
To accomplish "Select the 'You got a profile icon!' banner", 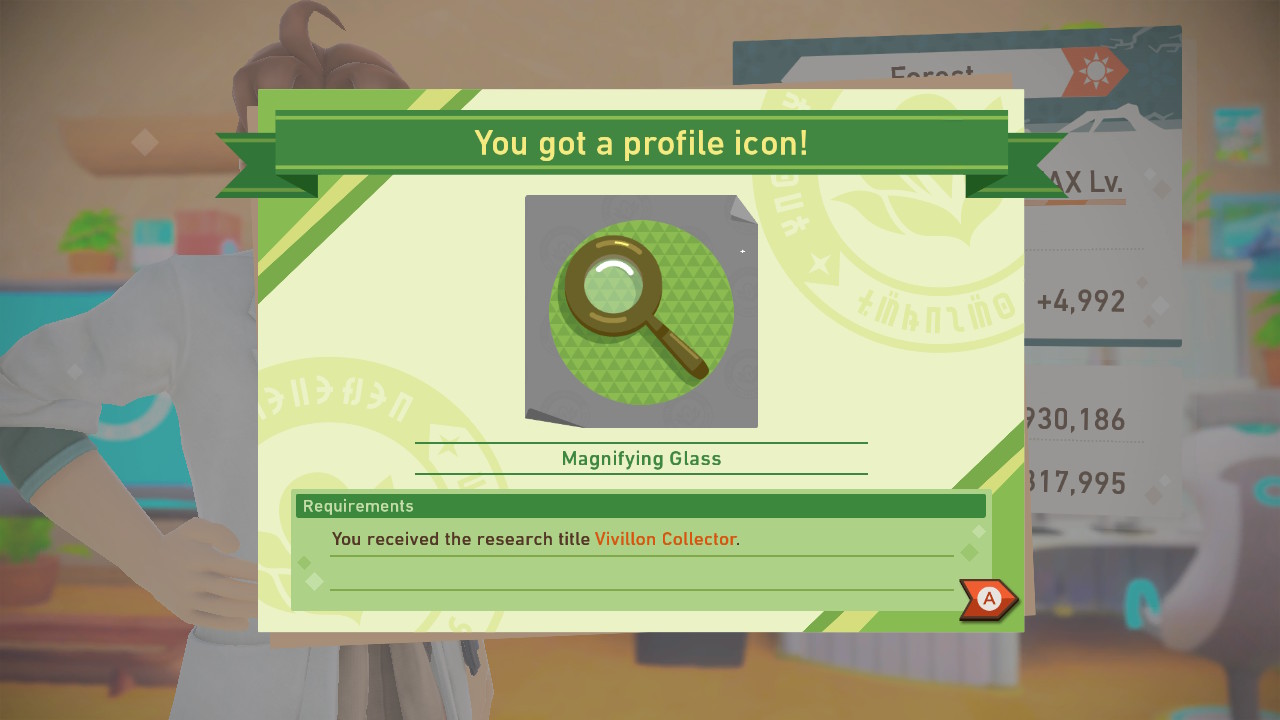I will tap(640, 143).
